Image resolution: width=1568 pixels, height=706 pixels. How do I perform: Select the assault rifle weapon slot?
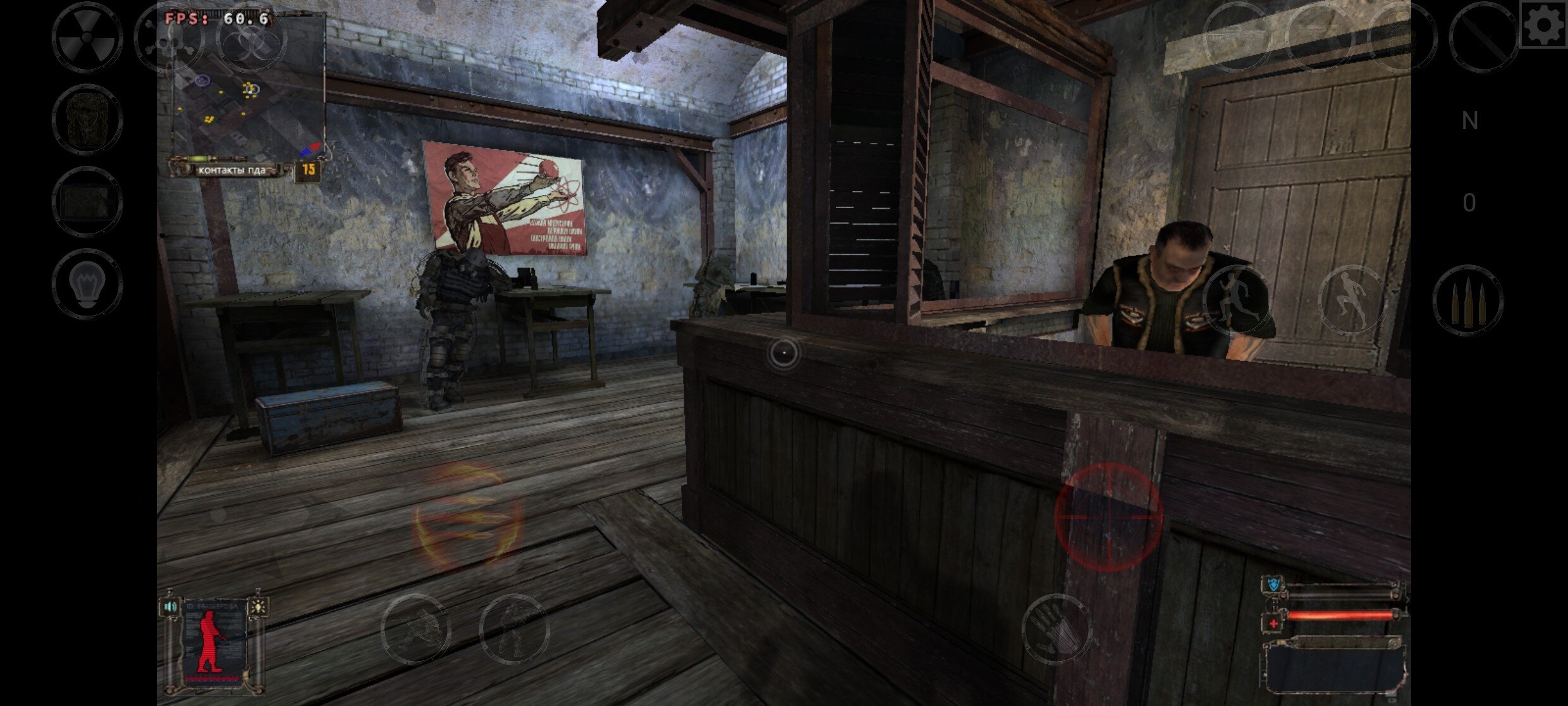pyautogui.click(x=1237, y=37)
